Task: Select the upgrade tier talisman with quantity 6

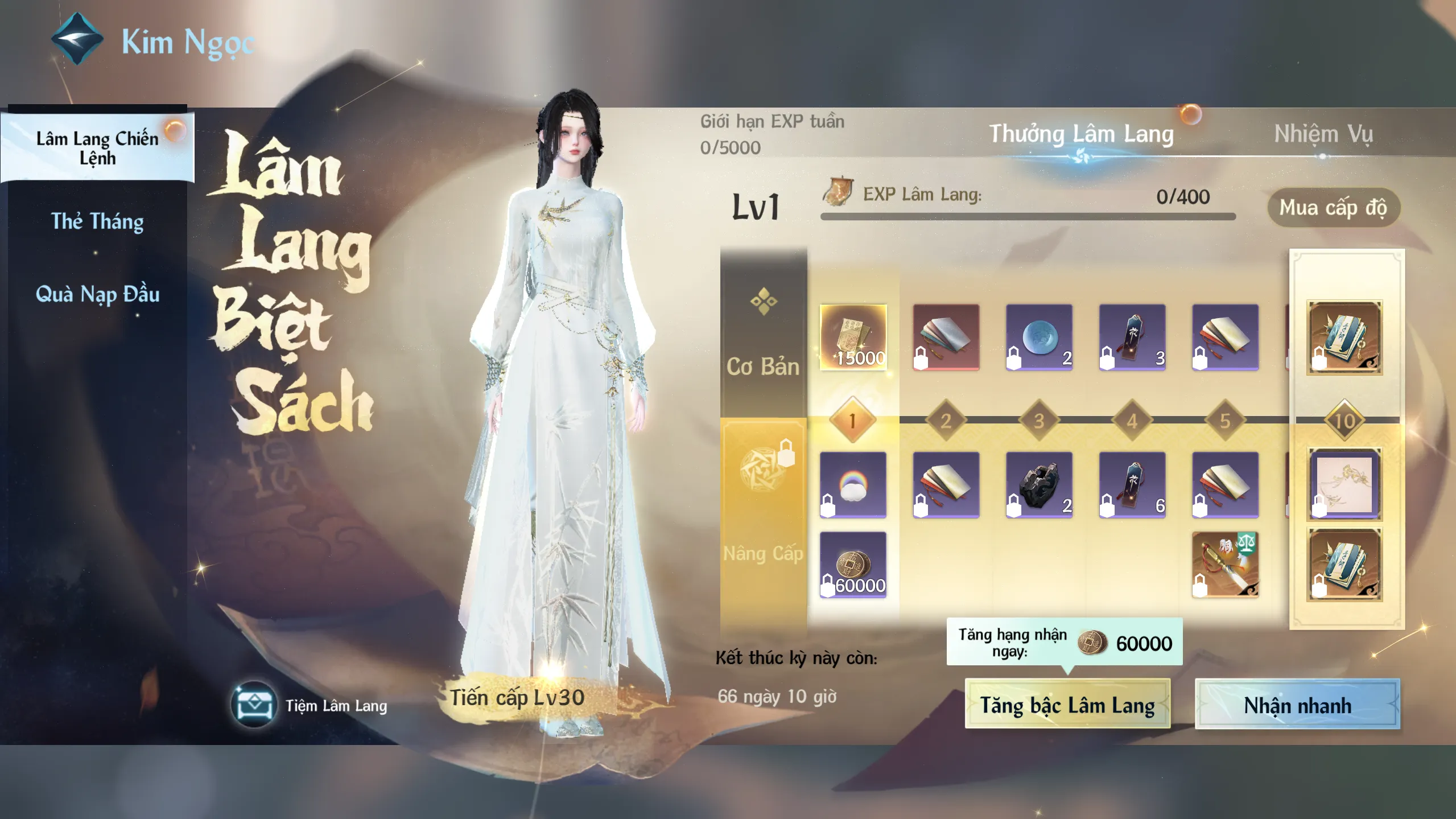Action: 1132,485
